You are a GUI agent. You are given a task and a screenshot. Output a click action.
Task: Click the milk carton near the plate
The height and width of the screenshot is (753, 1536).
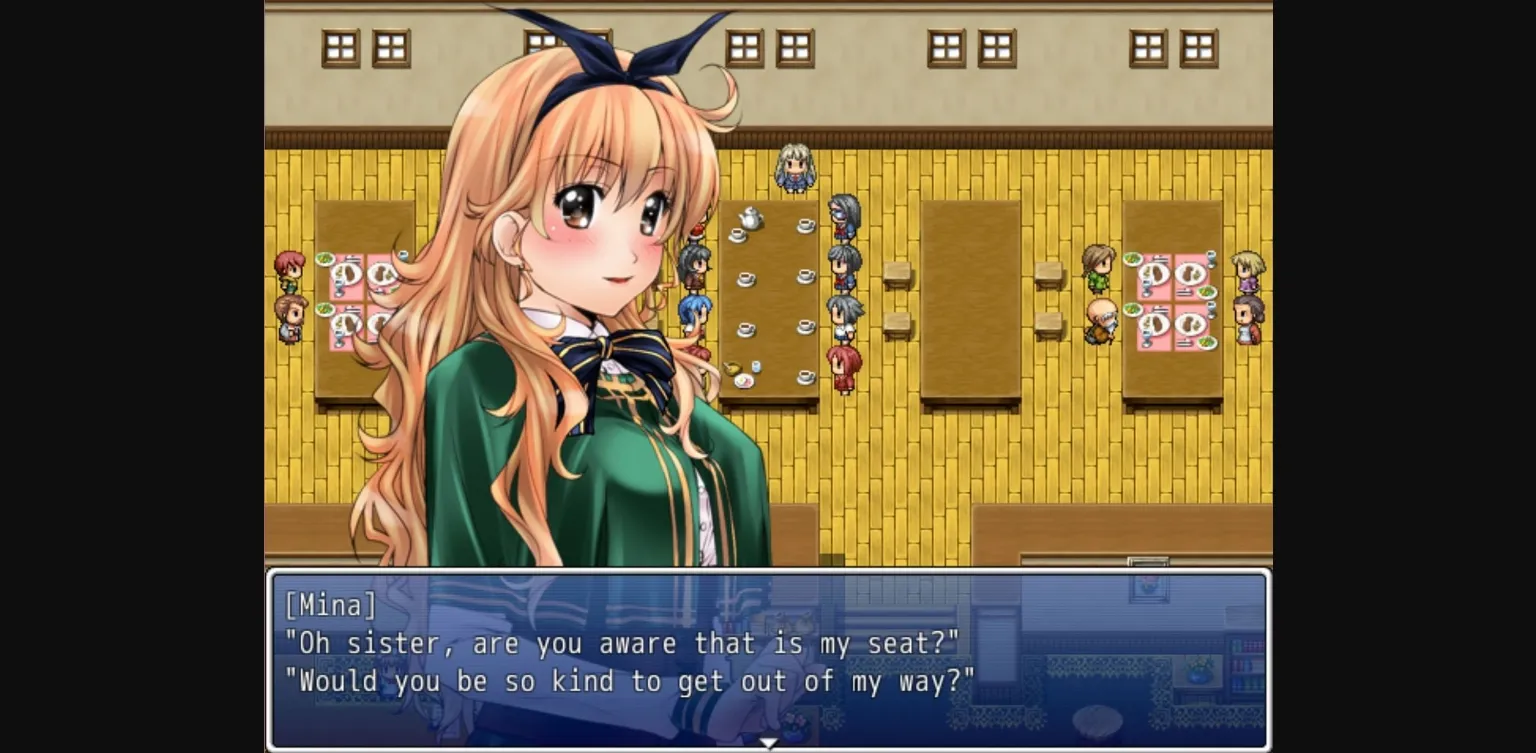(x=755, y=366)
